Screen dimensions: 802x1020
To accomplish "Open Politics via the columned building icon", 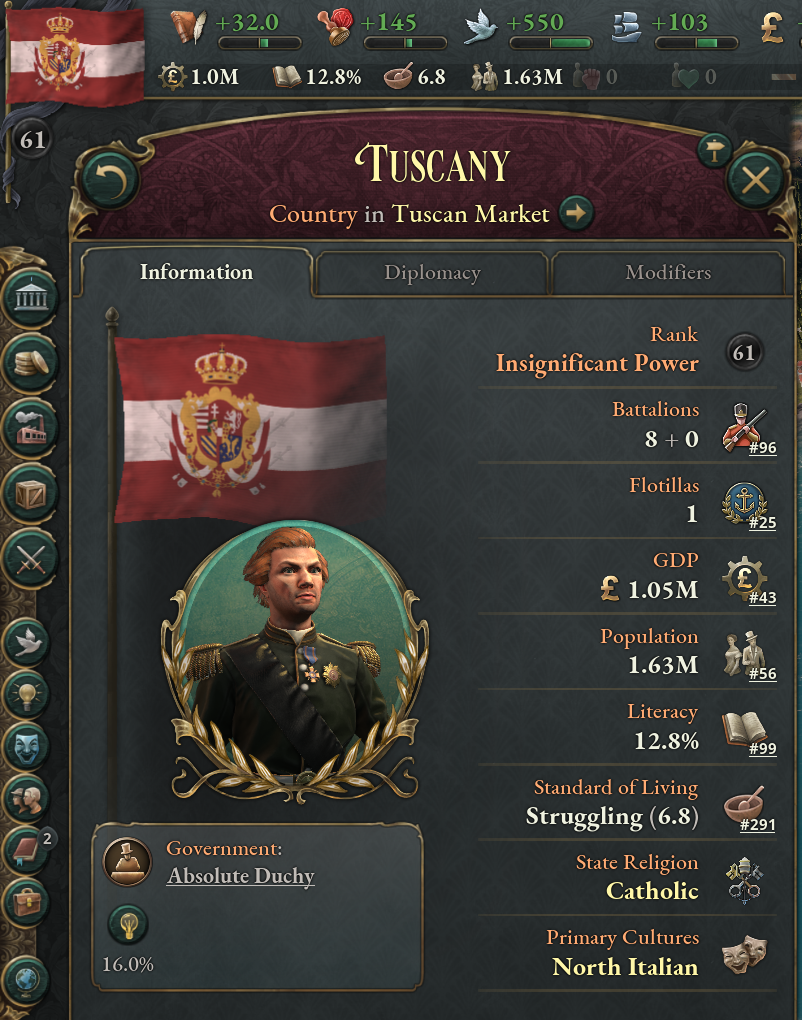I will point(29,297).
